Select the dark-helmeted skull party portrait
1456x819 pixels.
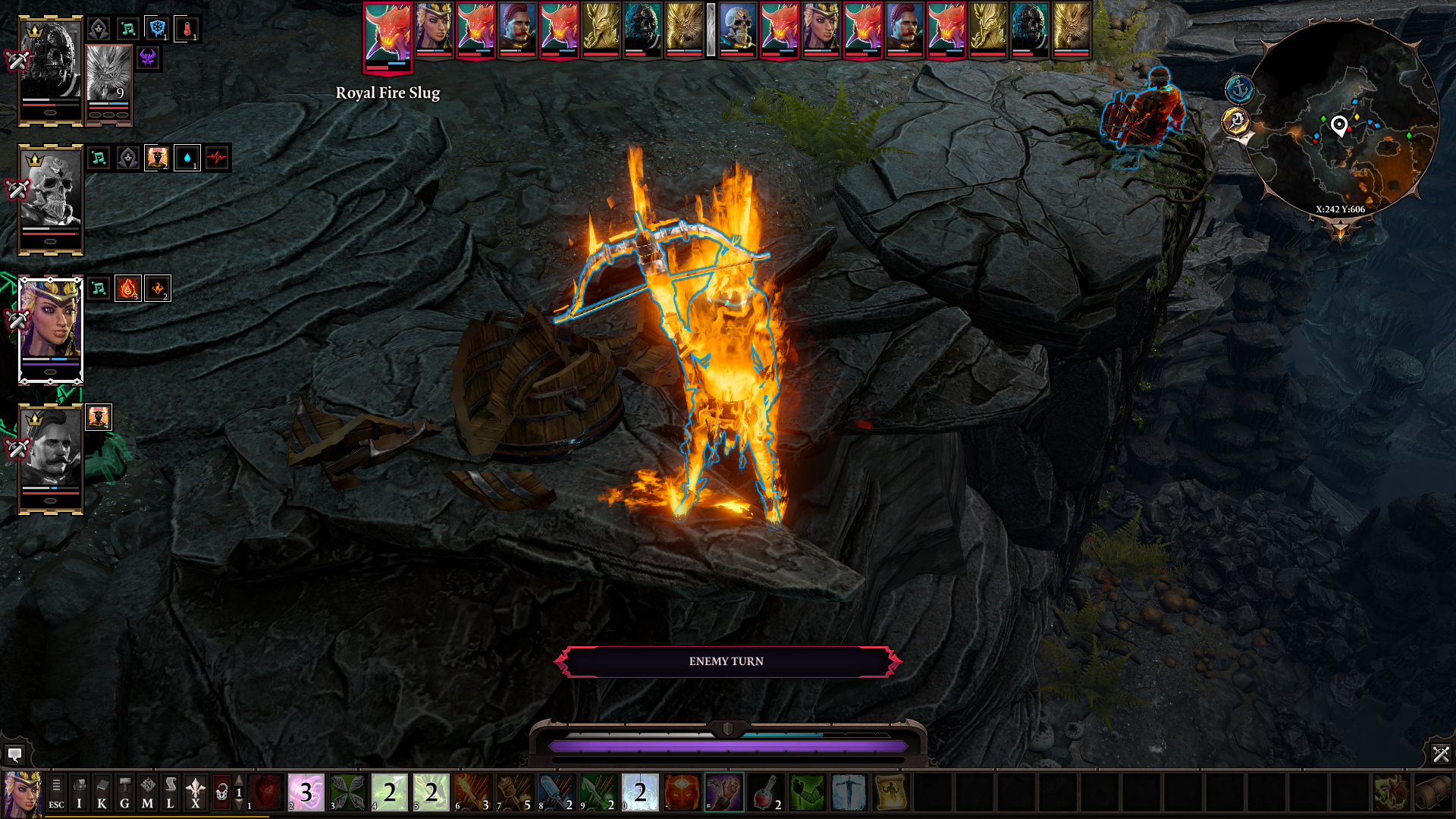tap(51, 61)
